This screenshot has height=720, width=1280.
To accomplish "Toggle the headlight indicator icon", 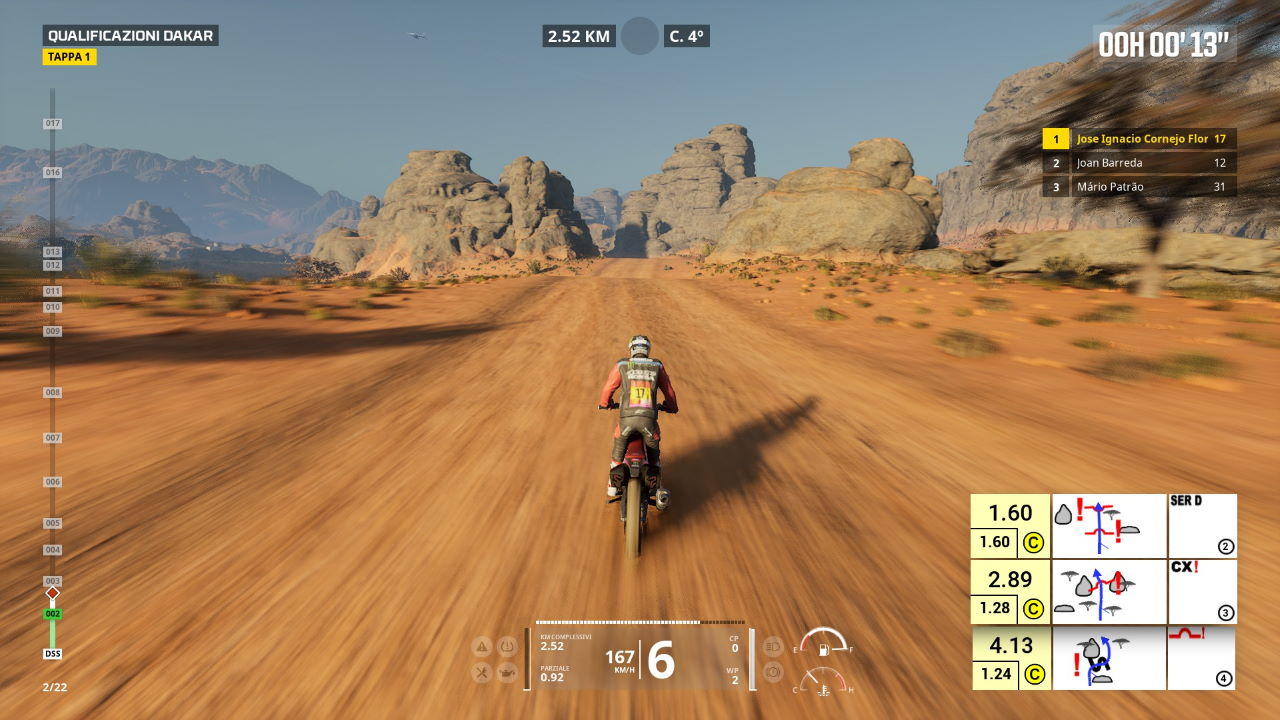I will 772,646.
